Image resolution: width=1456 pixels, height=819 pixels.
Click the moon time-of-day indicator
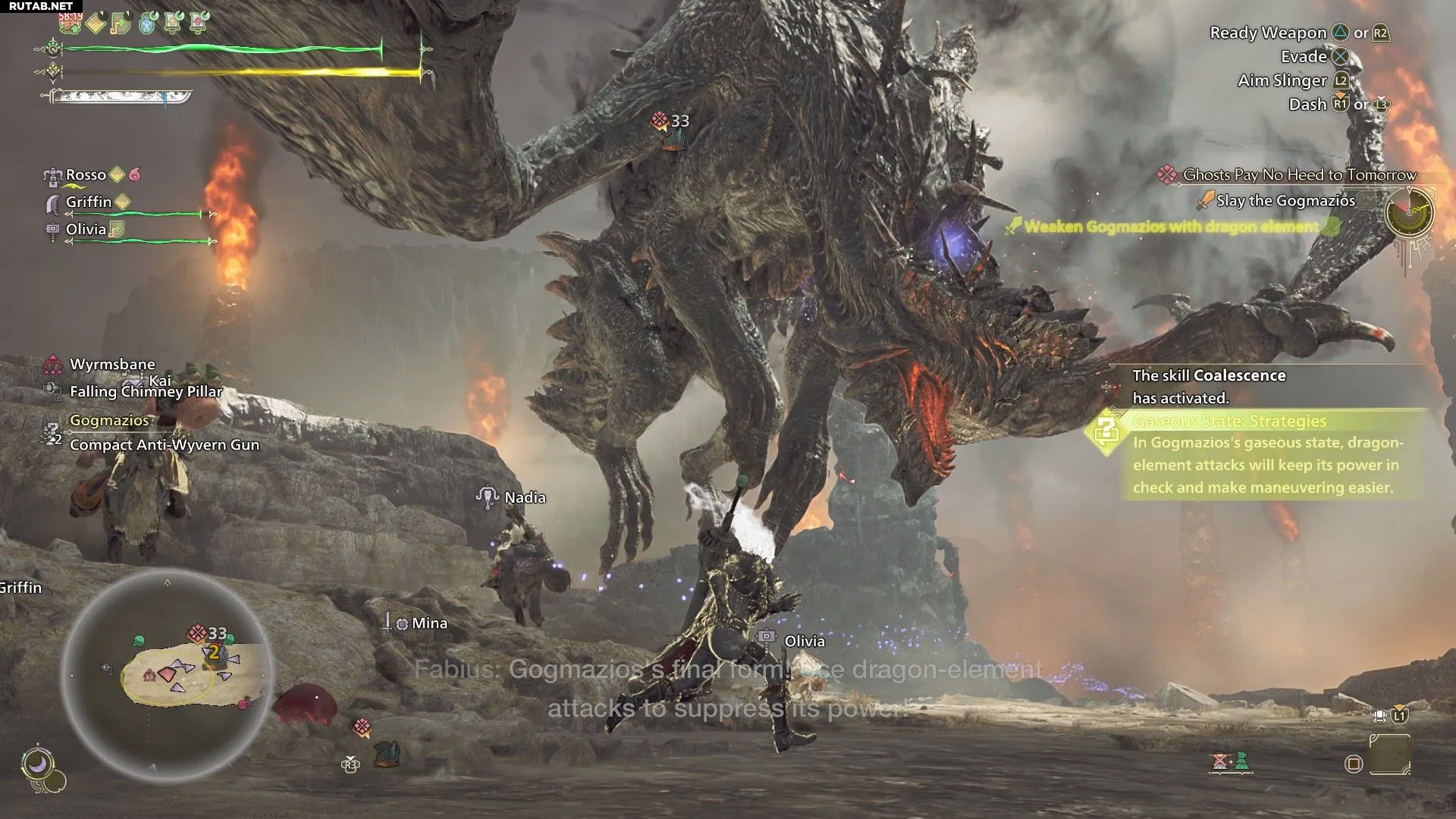click(x=36, y=764)
